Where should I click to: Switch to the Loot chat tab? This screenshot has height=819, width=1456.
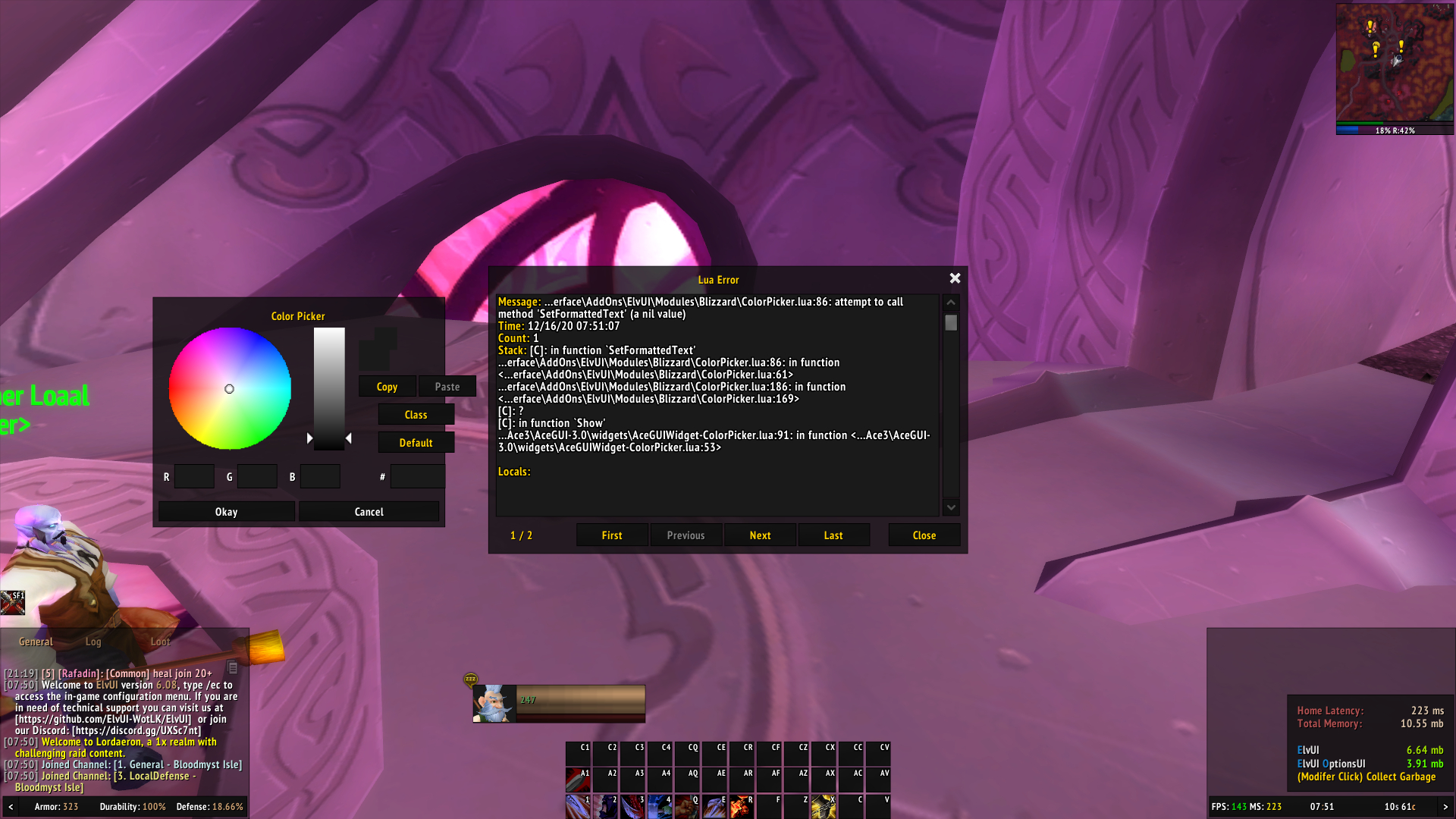(160, 641)
